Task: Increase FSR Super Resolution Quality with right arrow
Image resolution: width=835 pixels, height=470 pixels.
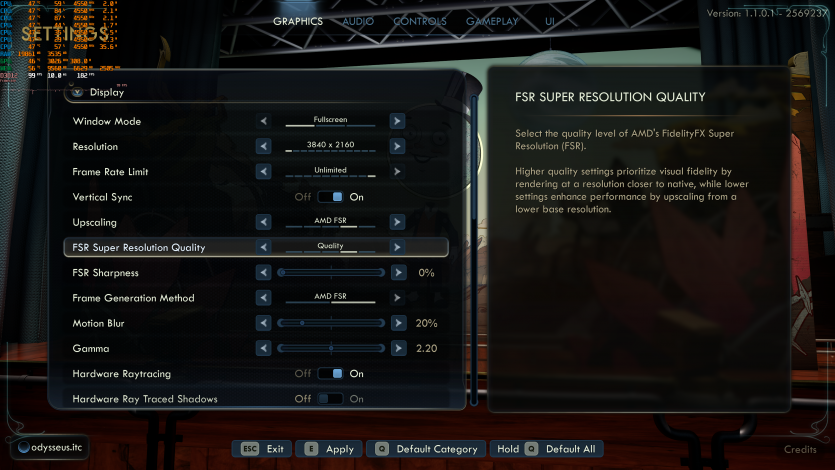Action: [397, 247]
